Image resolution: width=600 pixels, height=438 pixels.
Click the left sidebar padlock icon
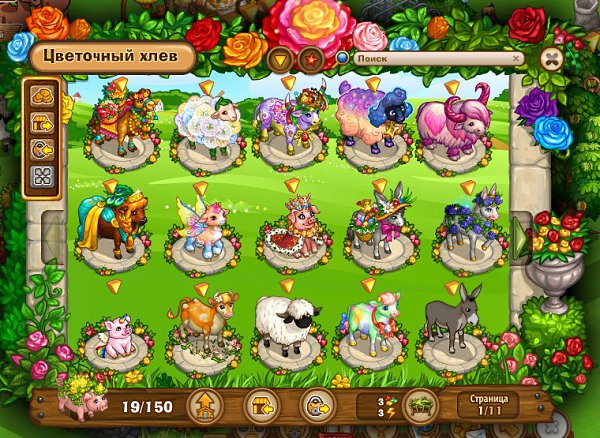(44, 151)
